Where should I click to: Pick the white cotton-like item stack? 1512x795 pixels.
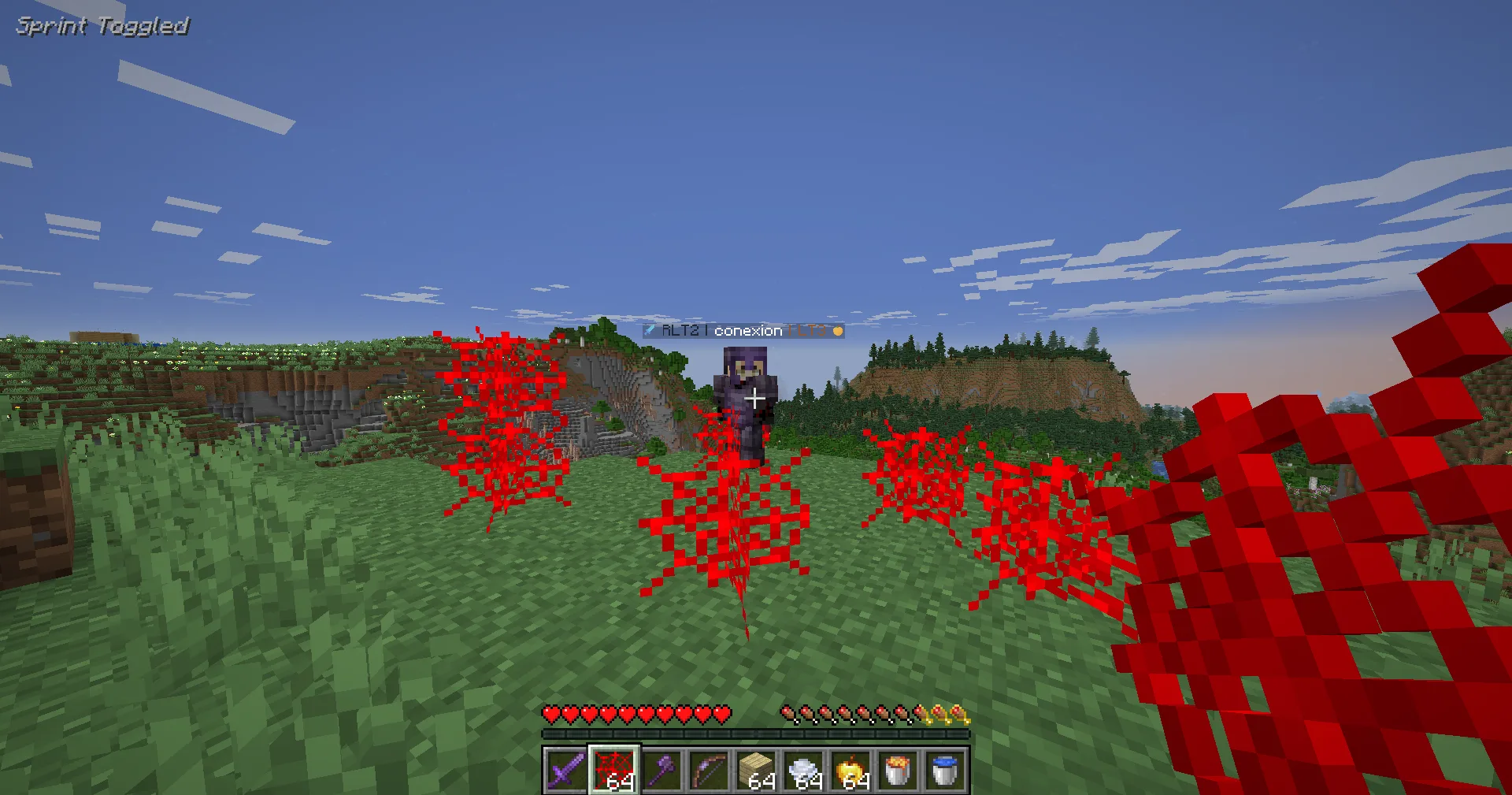803,770
